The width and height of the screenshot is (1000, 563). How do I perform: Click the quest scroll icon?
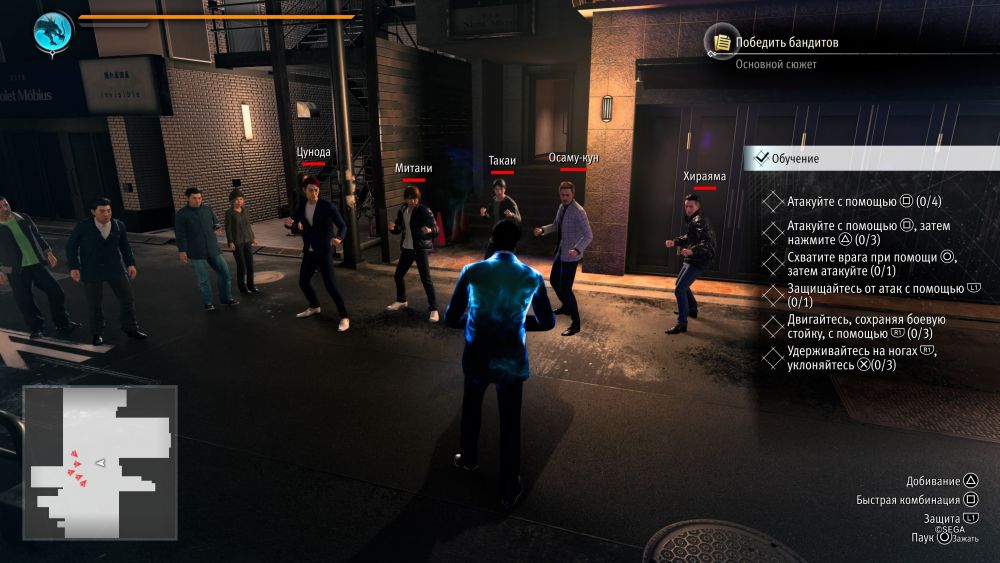(719, 41)
